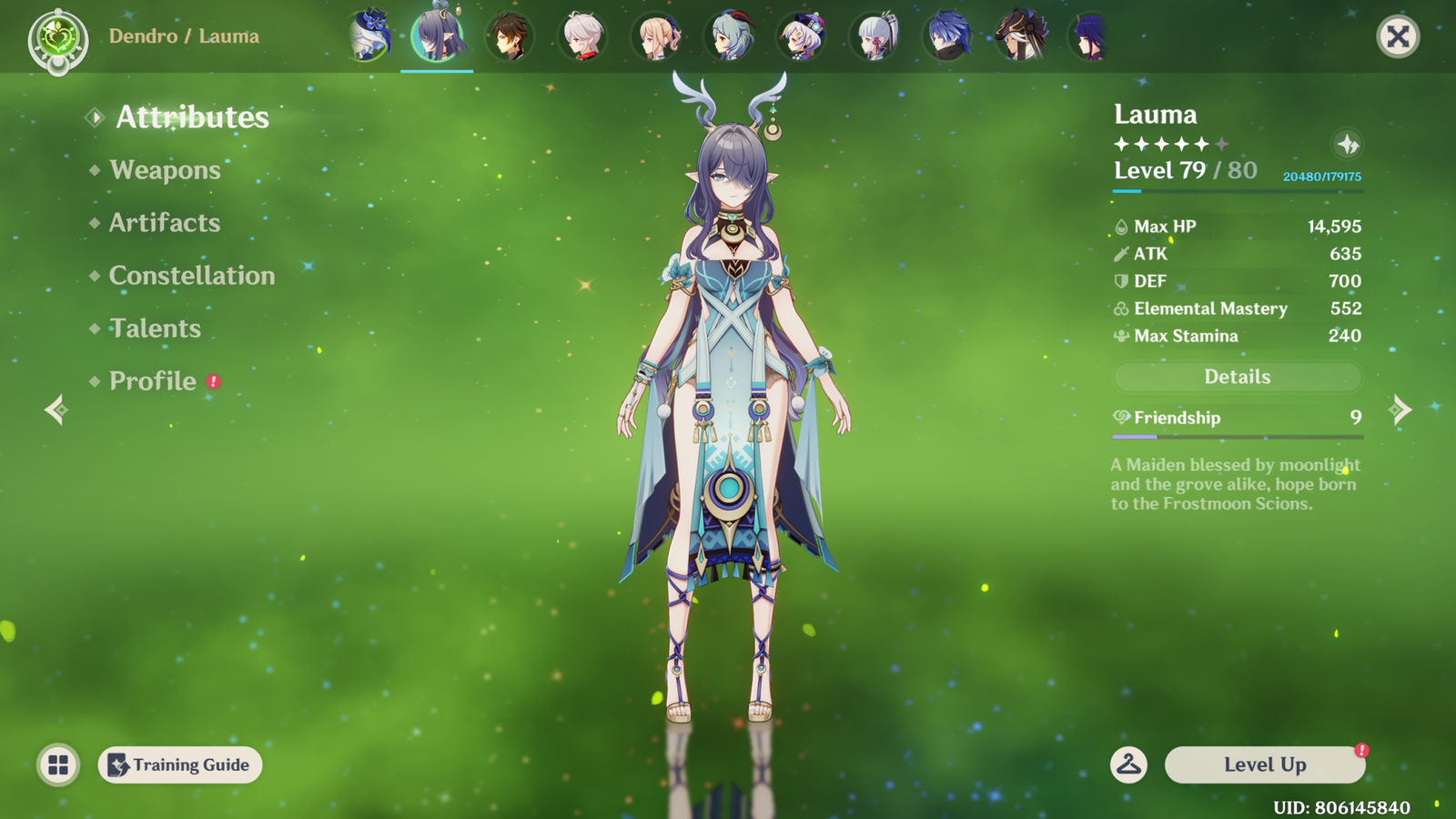1456x819 pixels.
Task: Switch to next character with right arrow
Action: pos(1401,409)
